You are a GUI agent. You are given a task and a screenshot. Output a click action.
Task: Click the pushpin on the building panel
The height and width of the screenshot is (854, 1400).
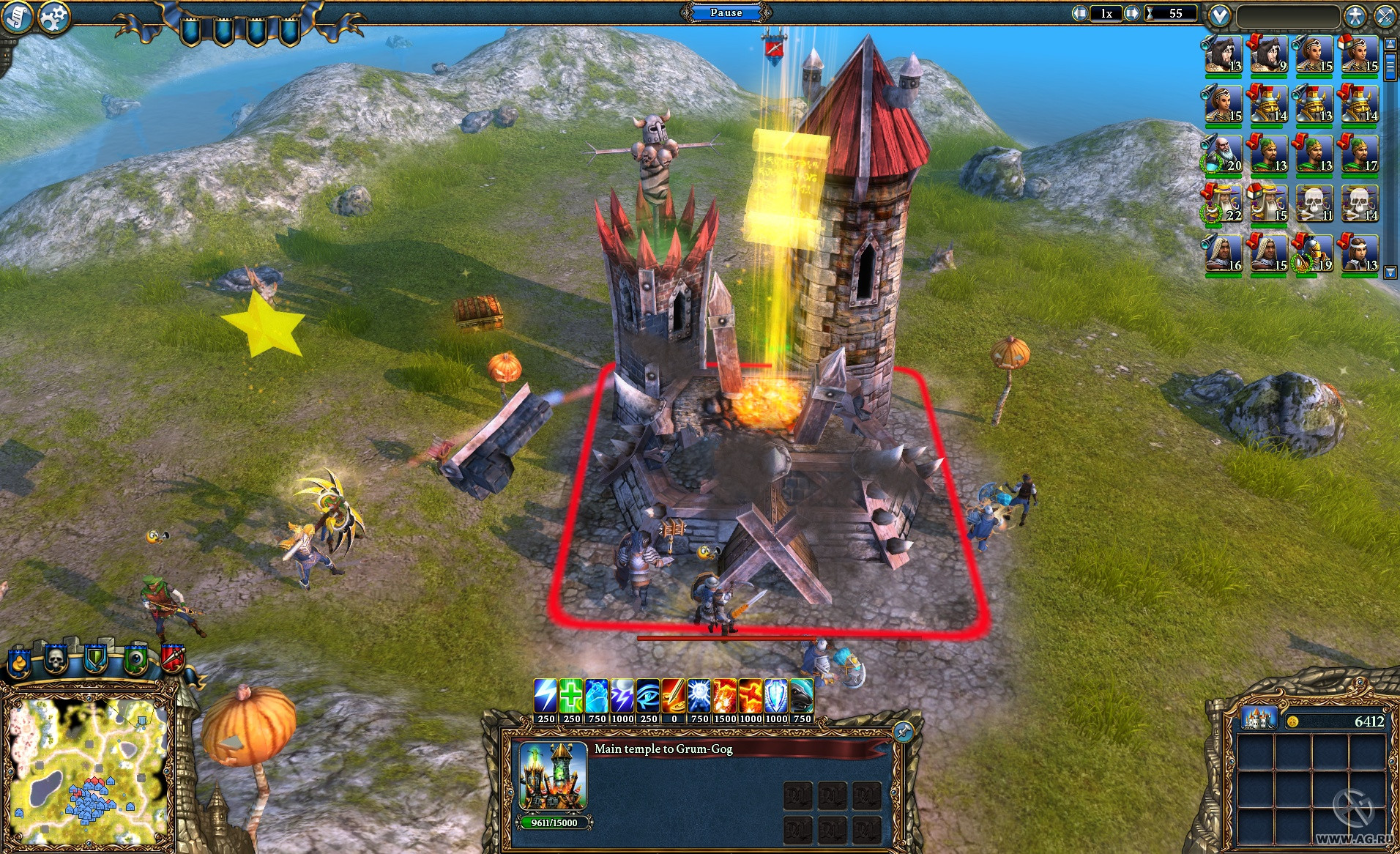tap(904, 731)
